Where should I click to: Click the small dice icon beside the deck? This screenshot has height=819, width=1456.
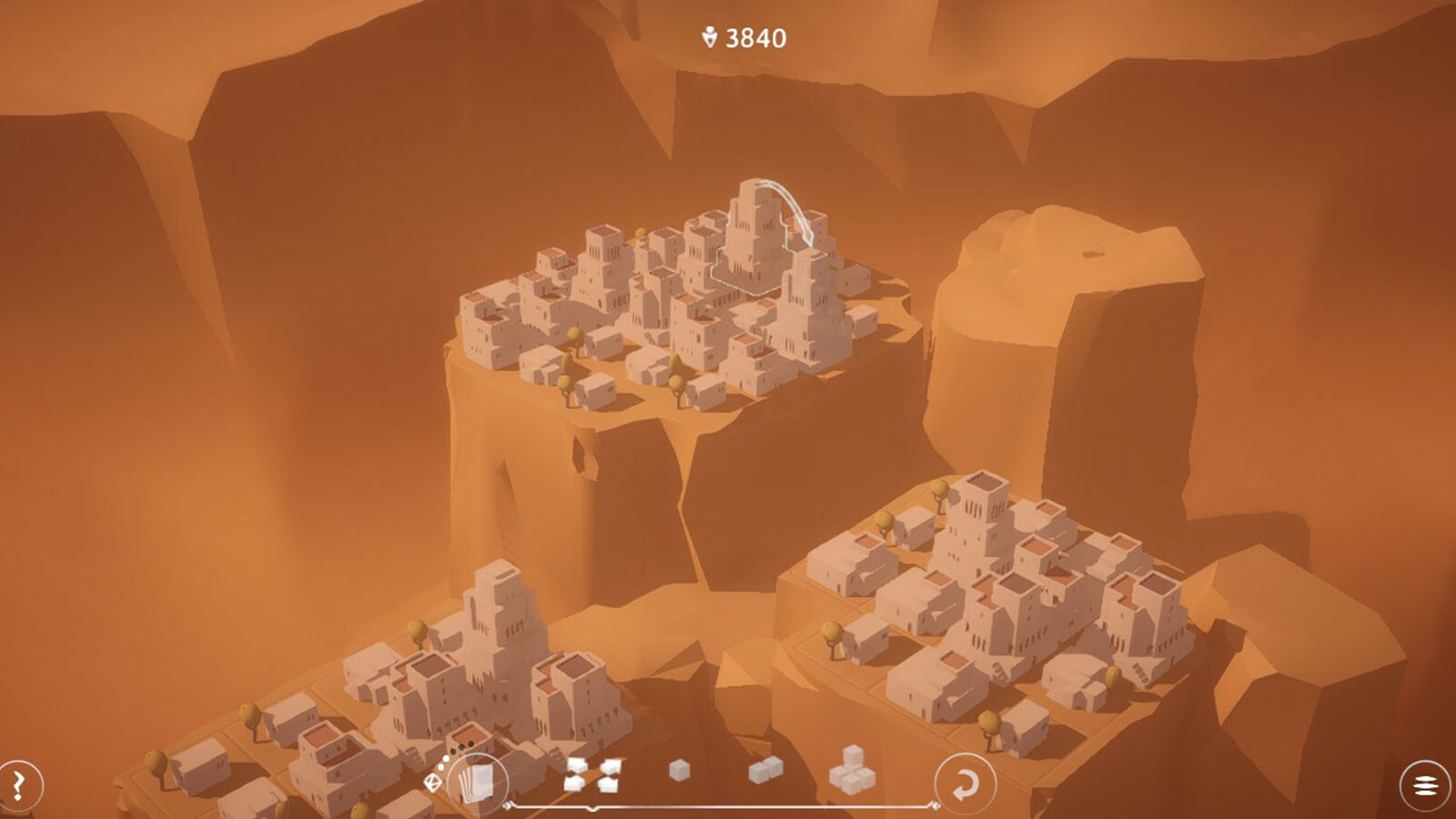pyautogui.click(x=433, y=781)
